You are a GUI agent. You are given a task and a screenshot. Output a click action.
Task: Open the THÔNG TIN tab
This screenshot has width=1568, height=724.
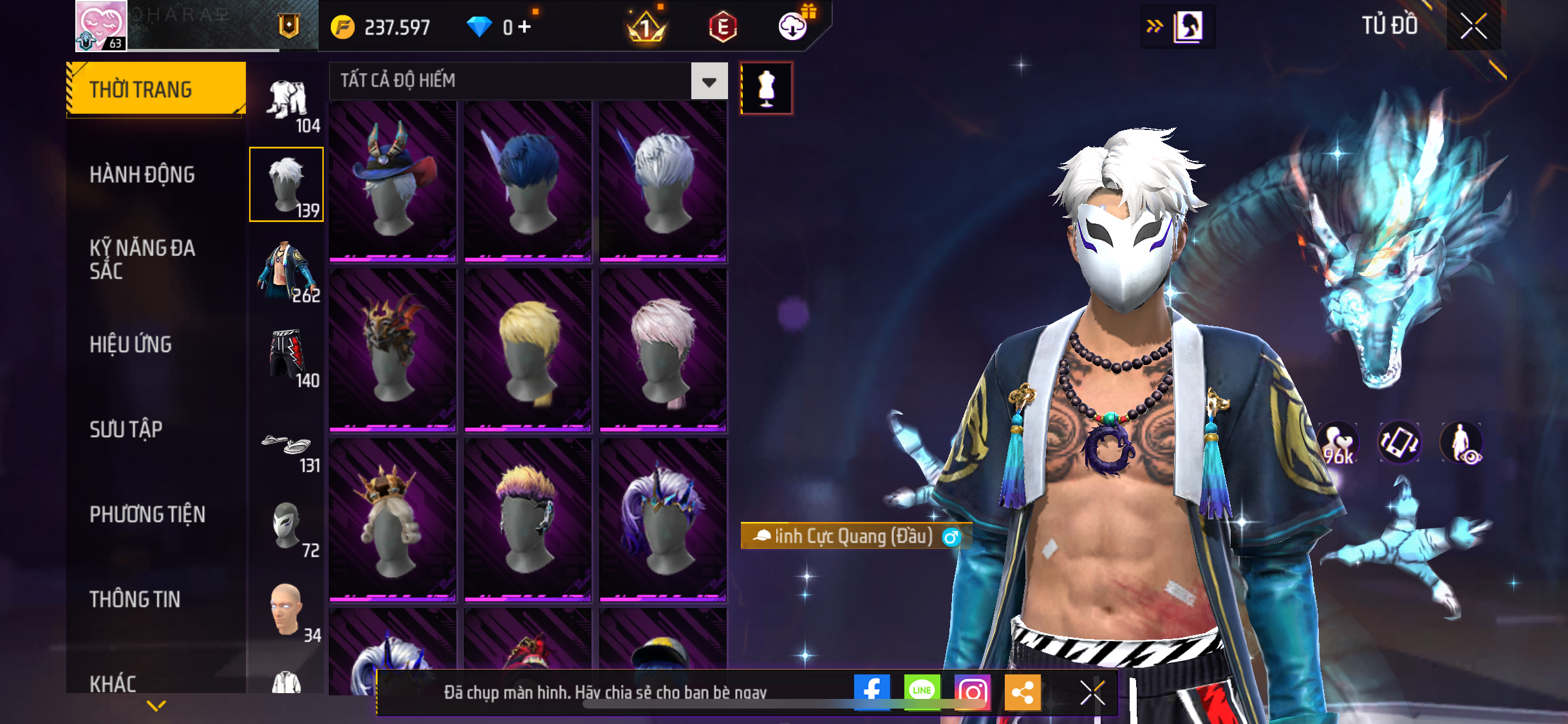tap(135, 599)
